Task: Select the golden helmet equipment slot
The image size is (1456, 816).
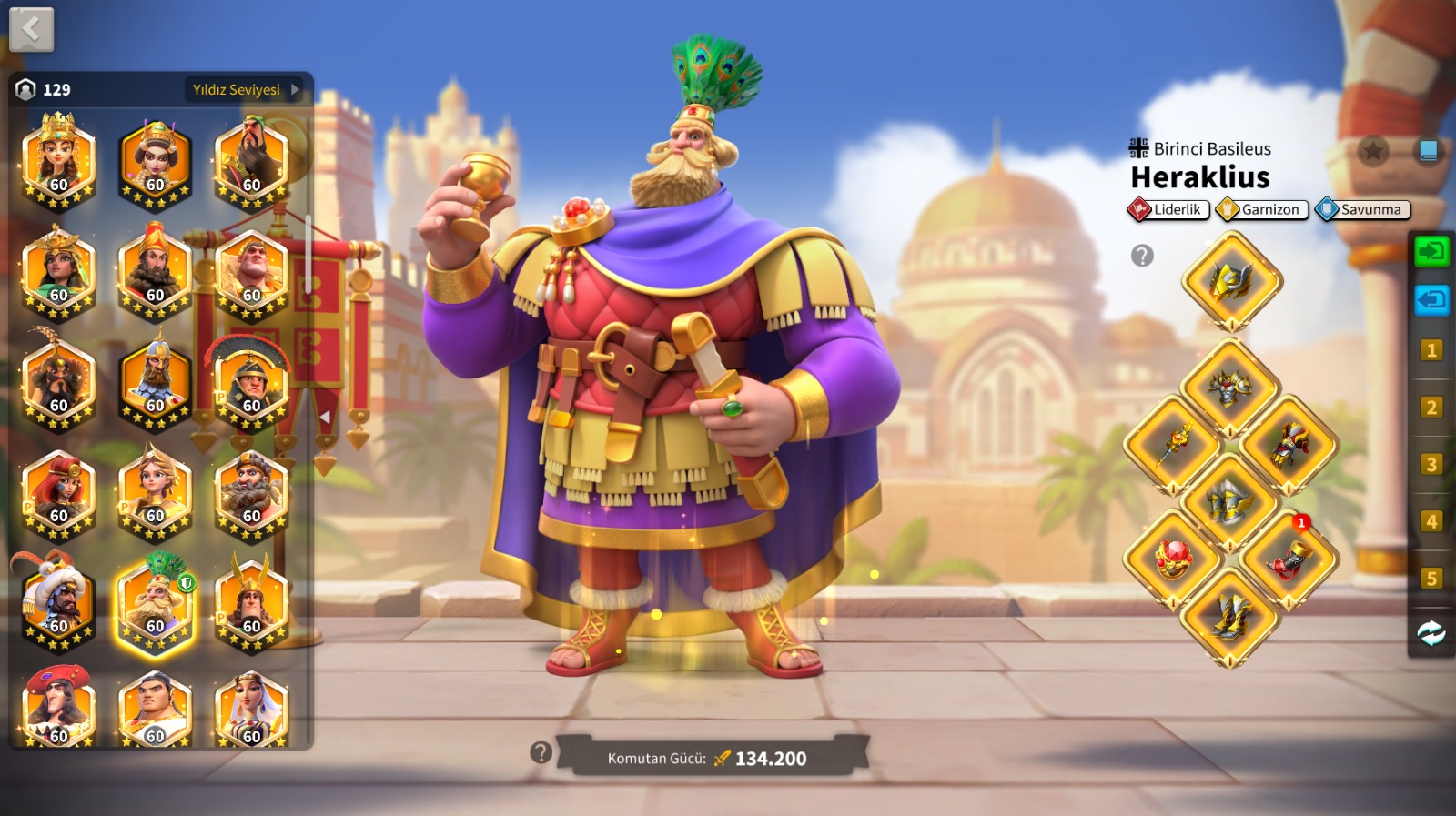Action: click(1231, 281)
